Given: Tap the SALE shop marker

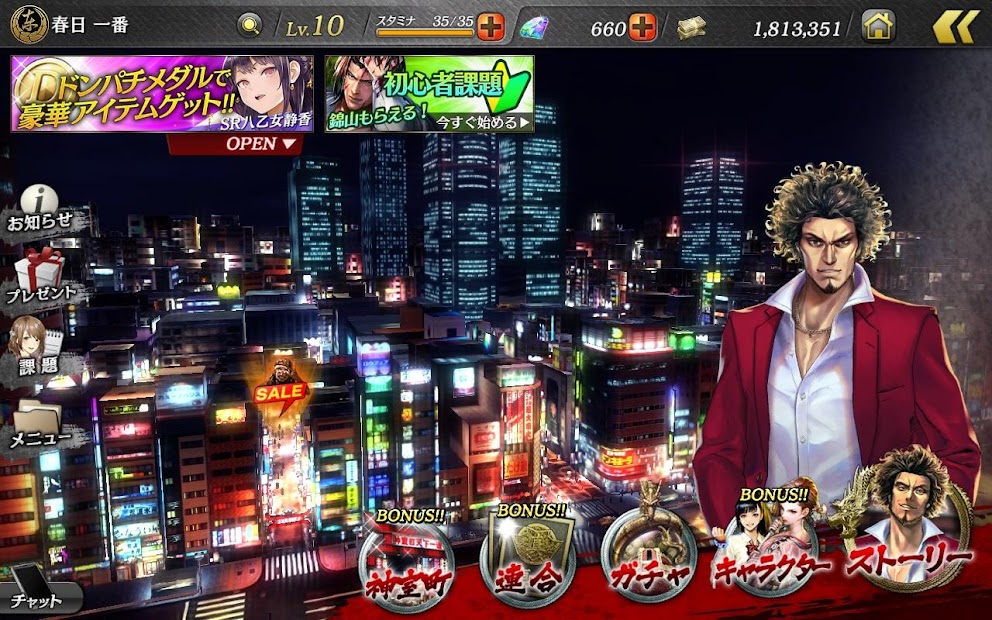Looking at the screenshot, I should click(279, 386).
